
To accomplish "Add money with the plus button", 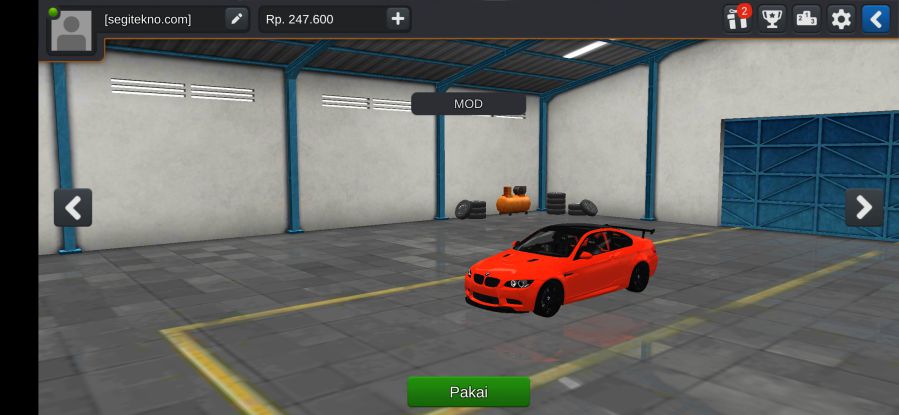I will pos(398,19).
